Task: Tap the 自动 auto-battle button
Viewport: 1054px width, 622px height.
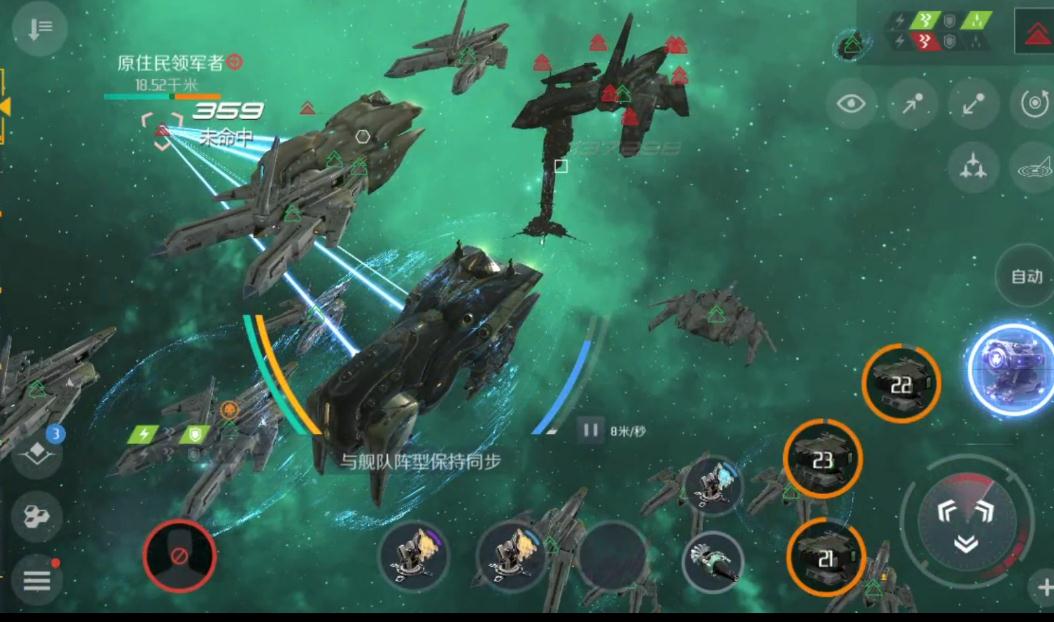Action: (x=1026, y=276)
